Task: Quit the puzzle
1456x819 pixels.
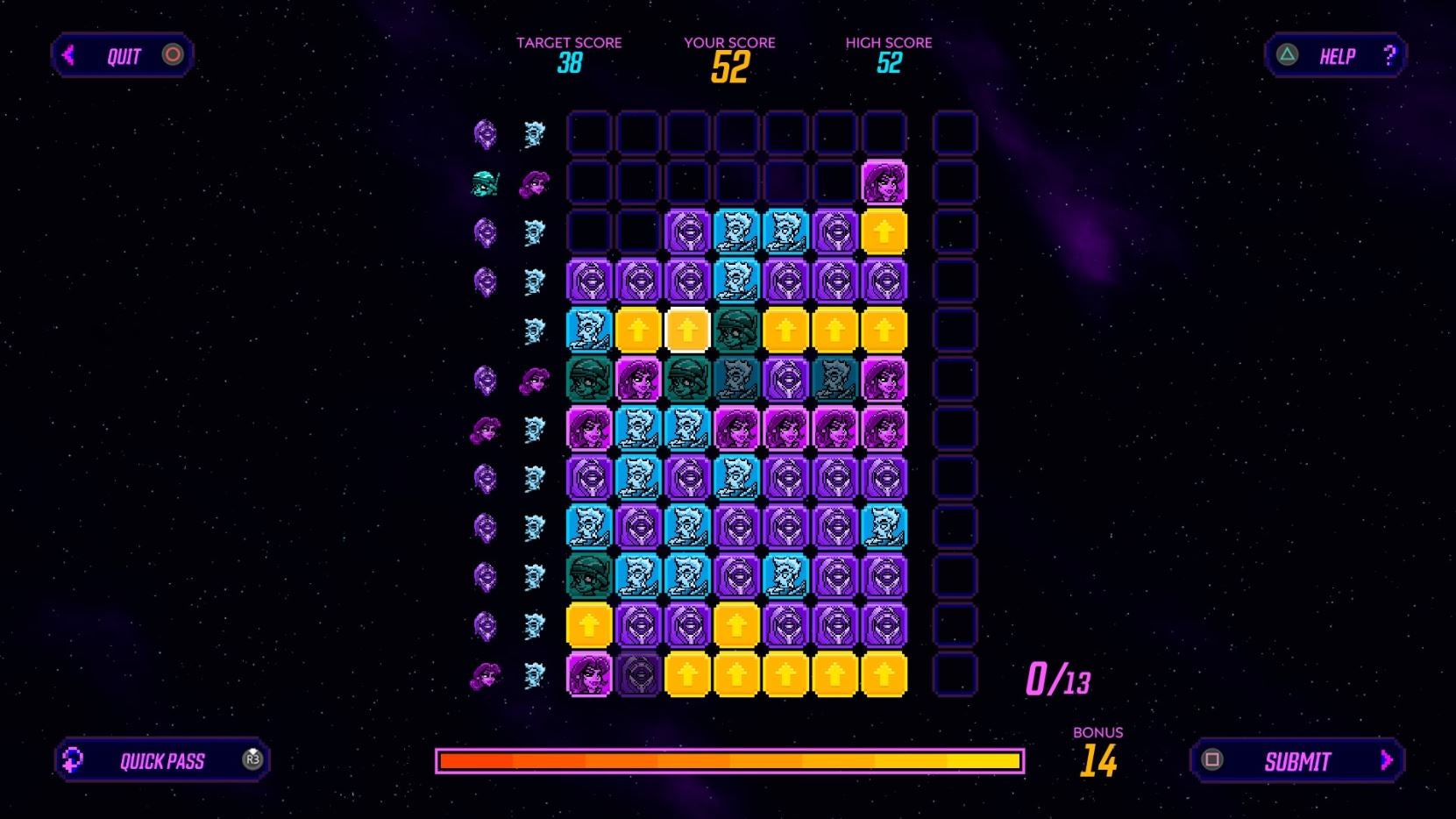Action: 122,56
